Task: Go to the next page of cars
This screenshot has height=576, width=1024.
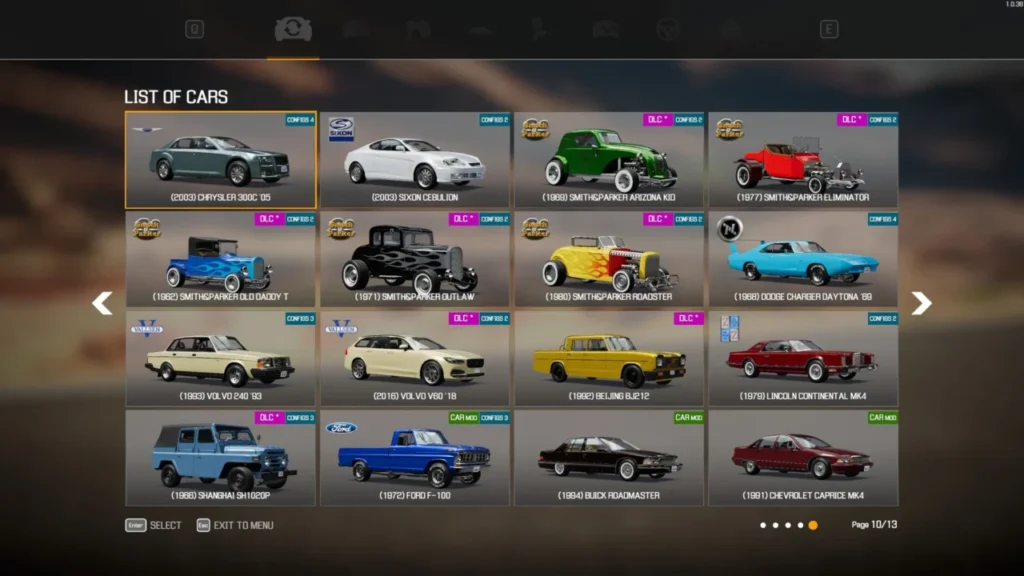Action: click(921, 303)
